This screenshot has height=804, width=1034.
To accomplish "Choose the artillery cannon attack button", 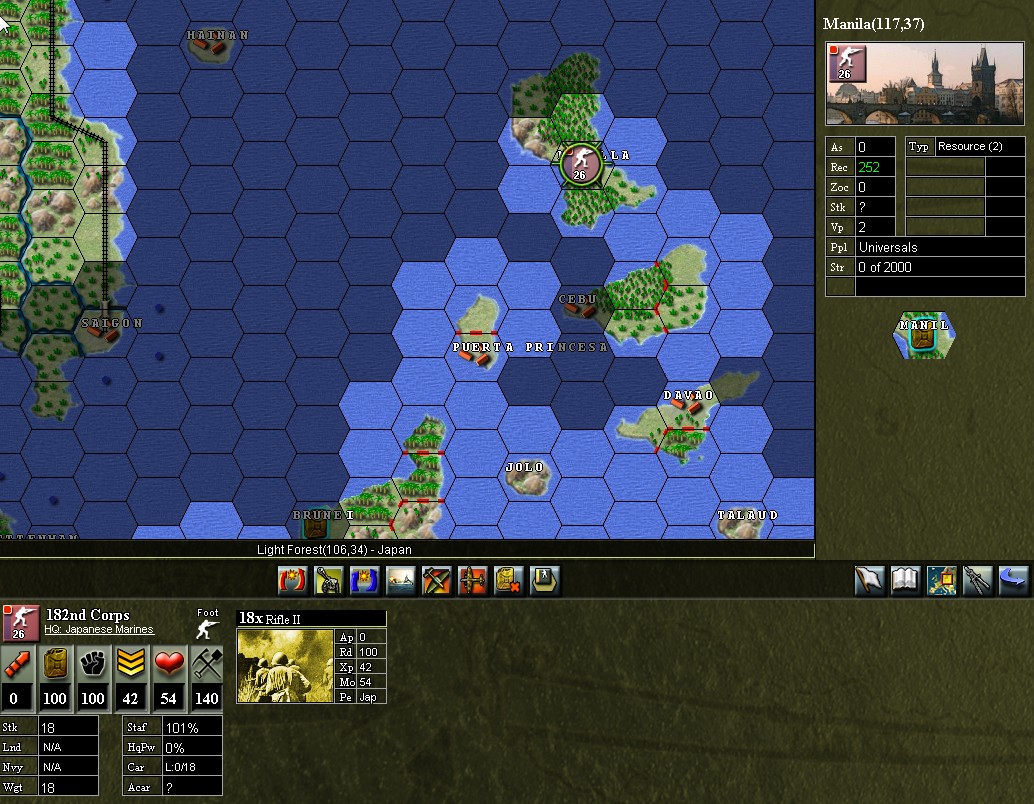I will click(328, 580).
